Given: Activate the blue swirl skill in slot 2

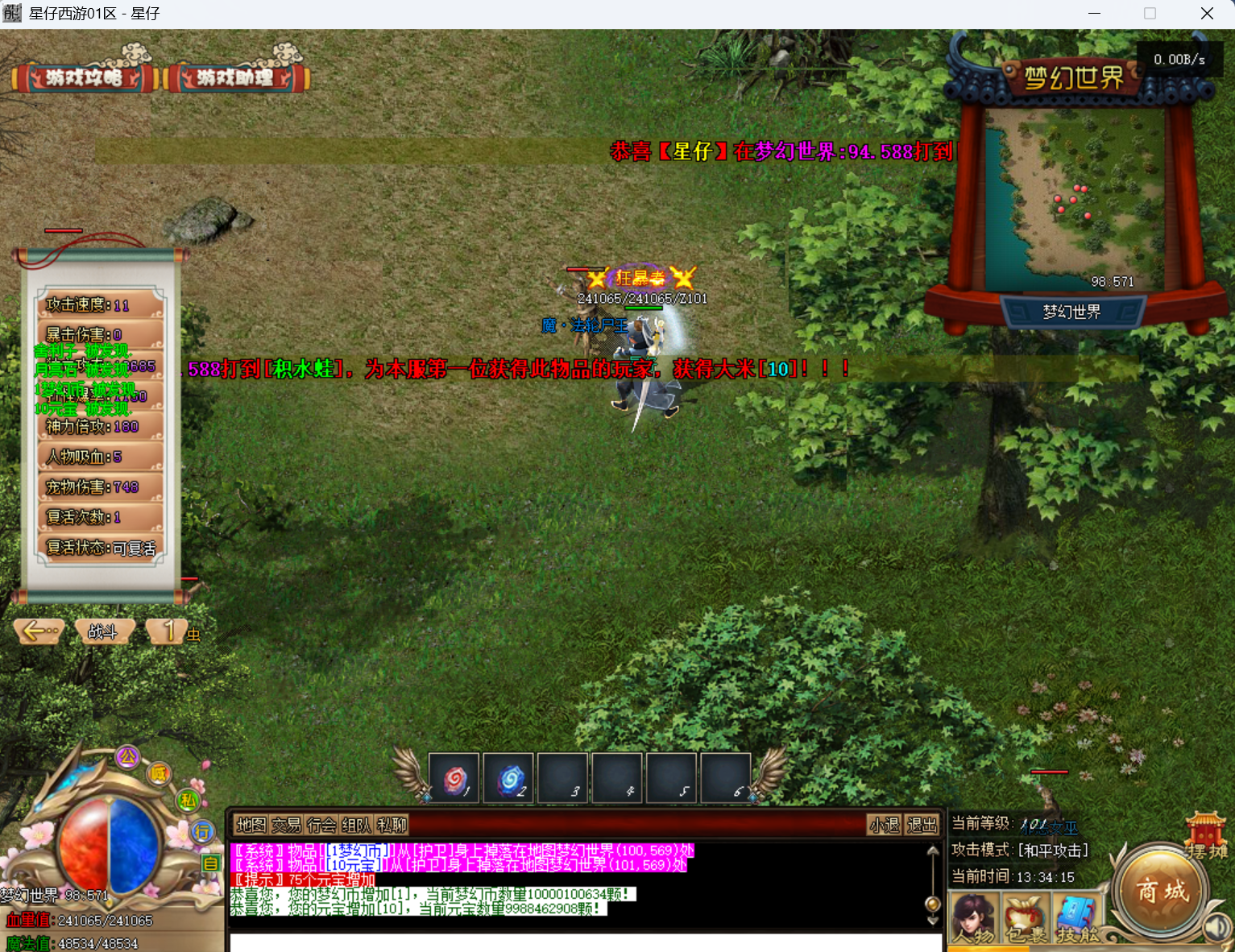Looking at the screenshot, I should pos(508,778).
